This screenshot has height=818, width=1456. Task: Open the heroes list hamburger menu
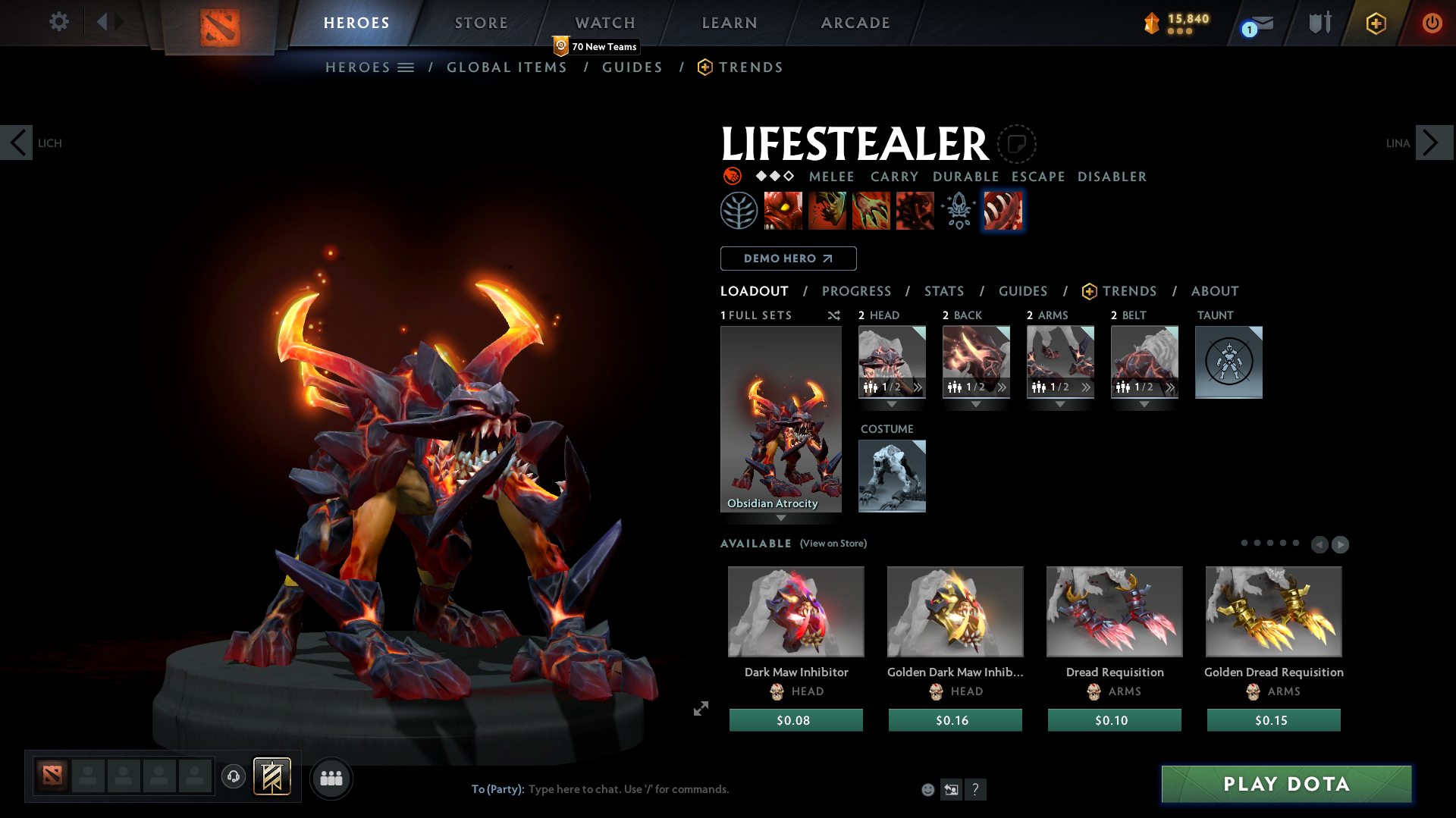click(x=407, y=67)
